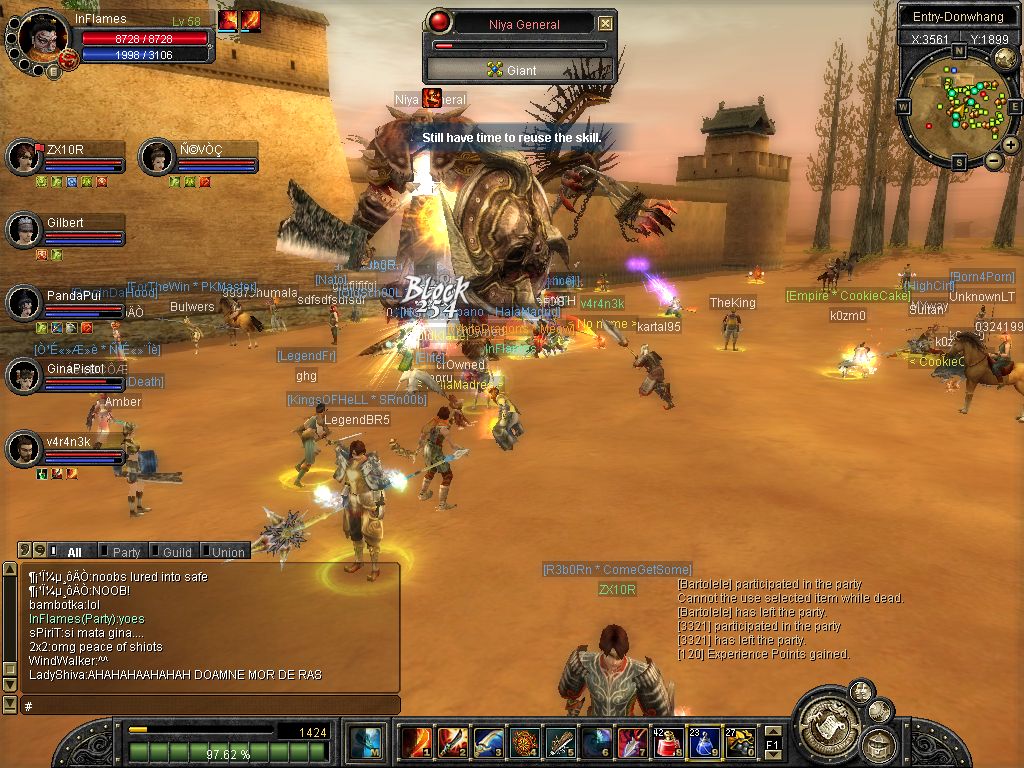Use the blue mana potion in slot 9
1024x768 pixels.
coord(704,743)
